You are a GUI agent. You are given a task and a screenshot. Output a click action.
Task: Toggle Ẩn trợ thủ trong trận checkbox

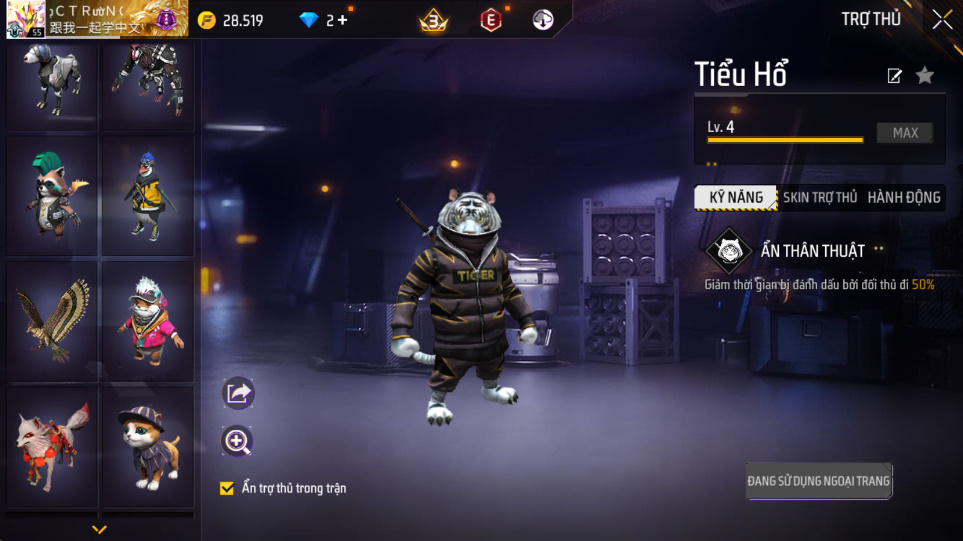[227, 489]
